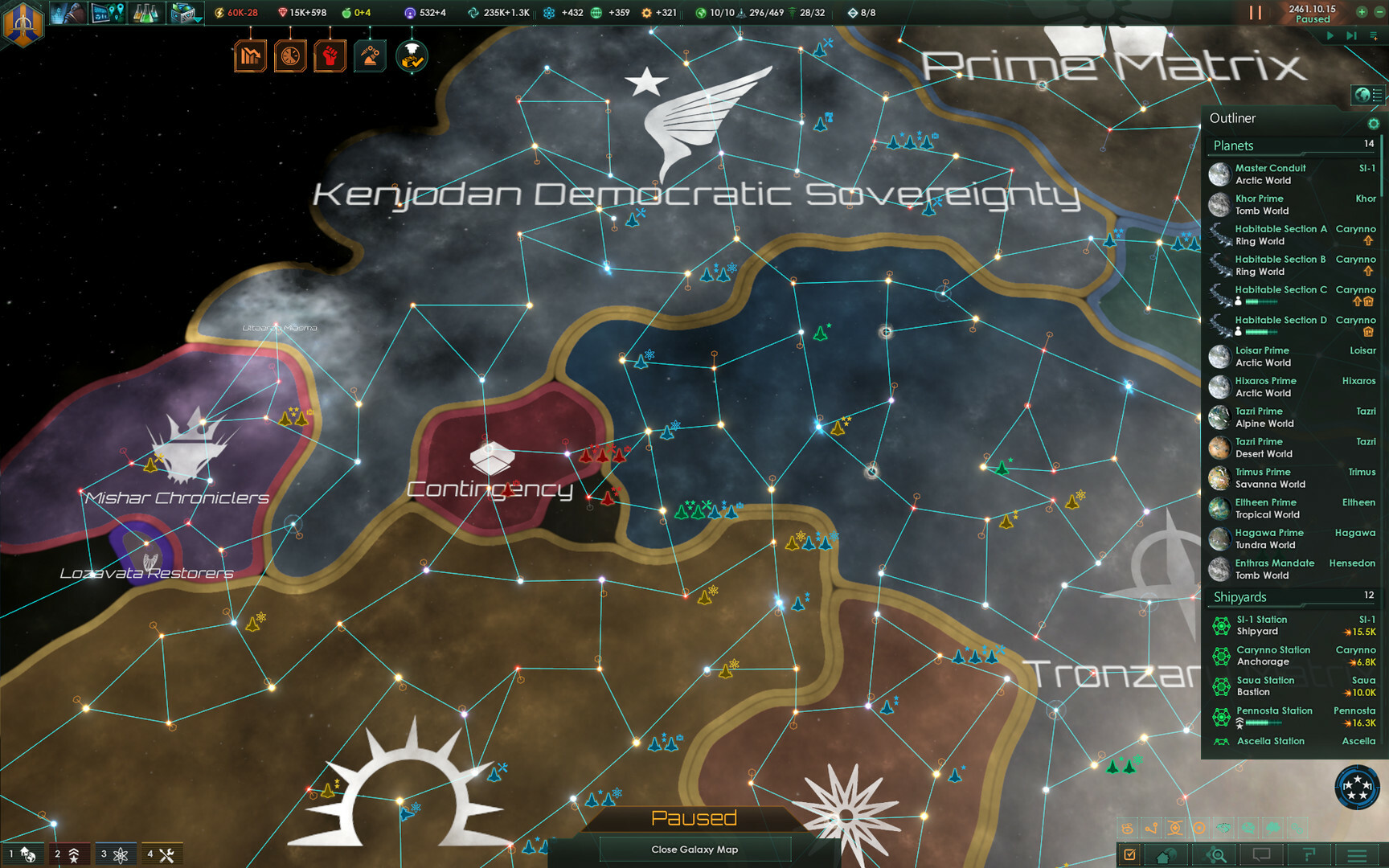Screen dimensions: 1389x868
Task: Collapse the Shipyards section in Outliner
Action: (1242, 597)
